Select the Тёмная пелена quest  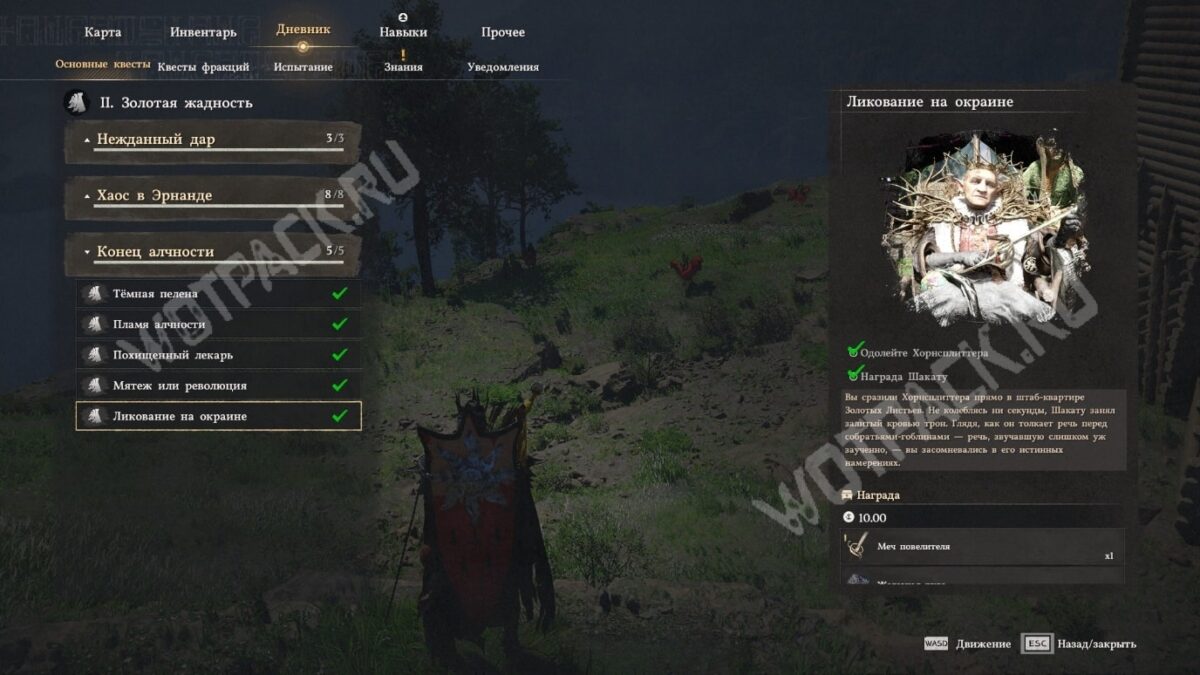click(x=218, y=294)
